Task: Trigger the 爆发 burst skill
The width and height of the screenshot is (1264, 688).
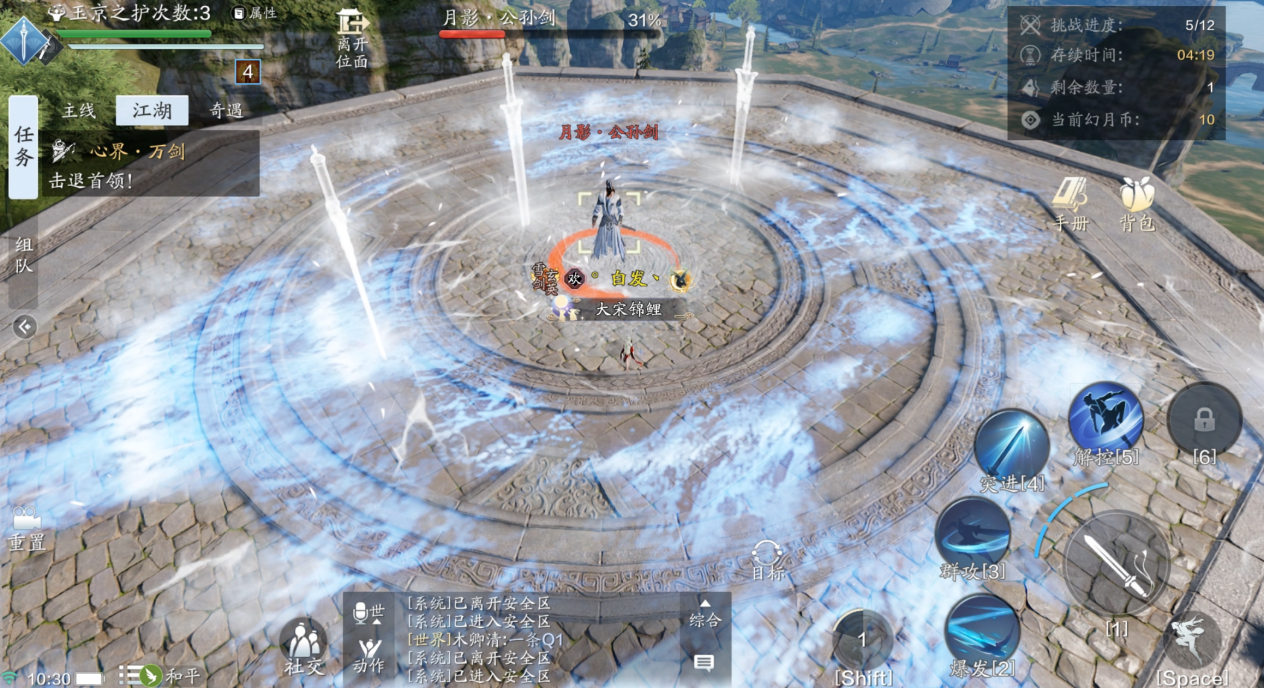Action: pyautogui.click(x=981, y=630)
